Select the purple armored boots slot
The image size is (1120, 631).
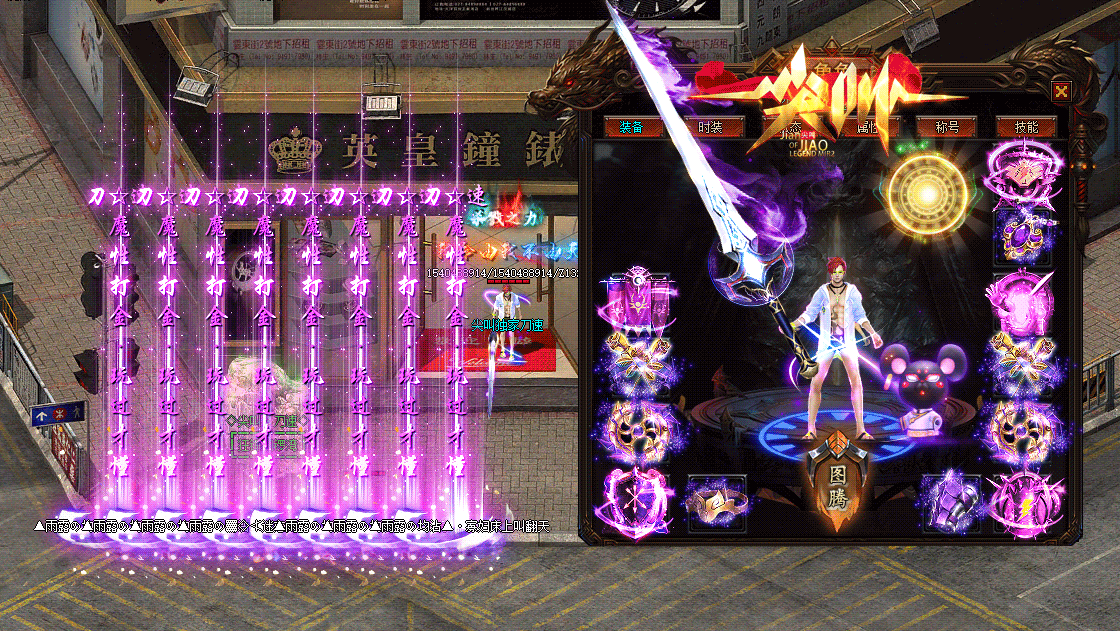(x=948, y=500)
